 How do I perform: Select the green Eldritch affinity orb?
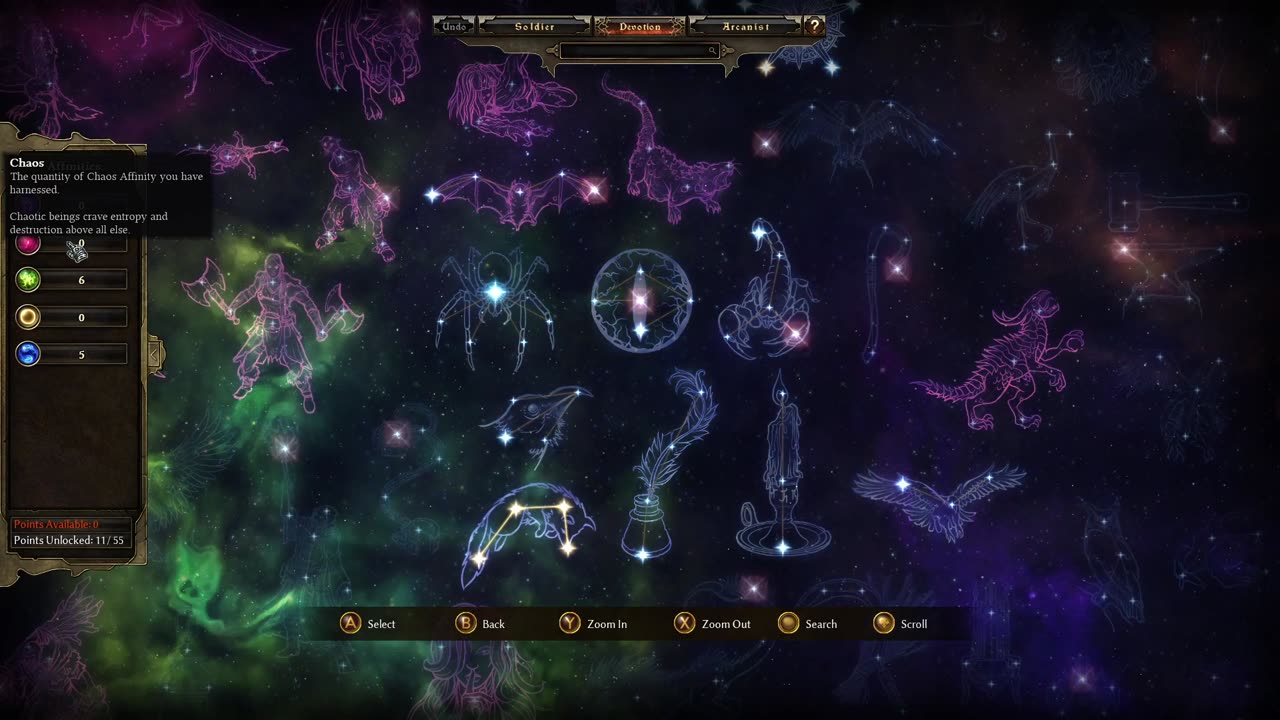point(28,280)
